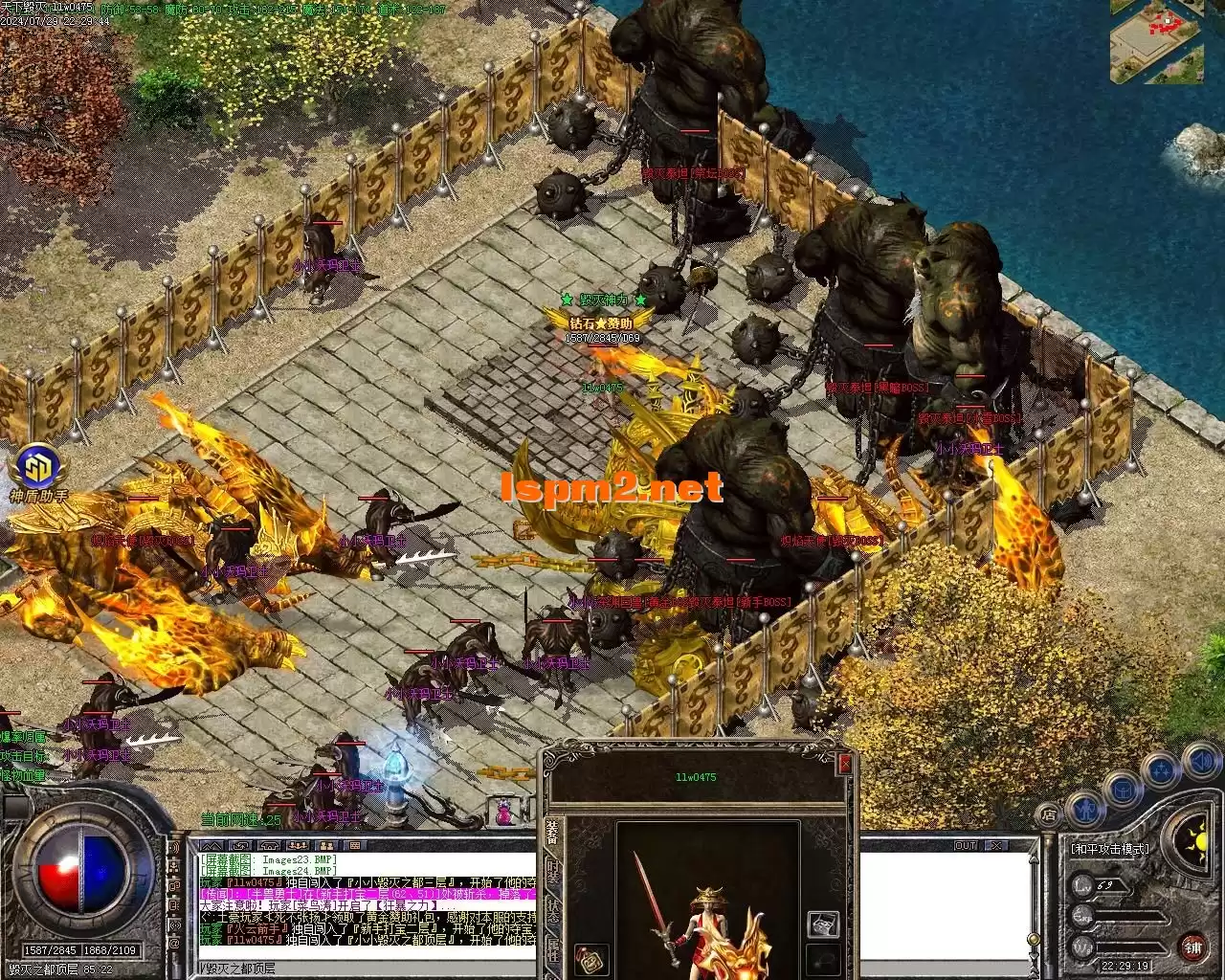Select the 装备 equipment tab
Image resolution: width=1225 pixels, height=980 pixels.
pos(553,833)
